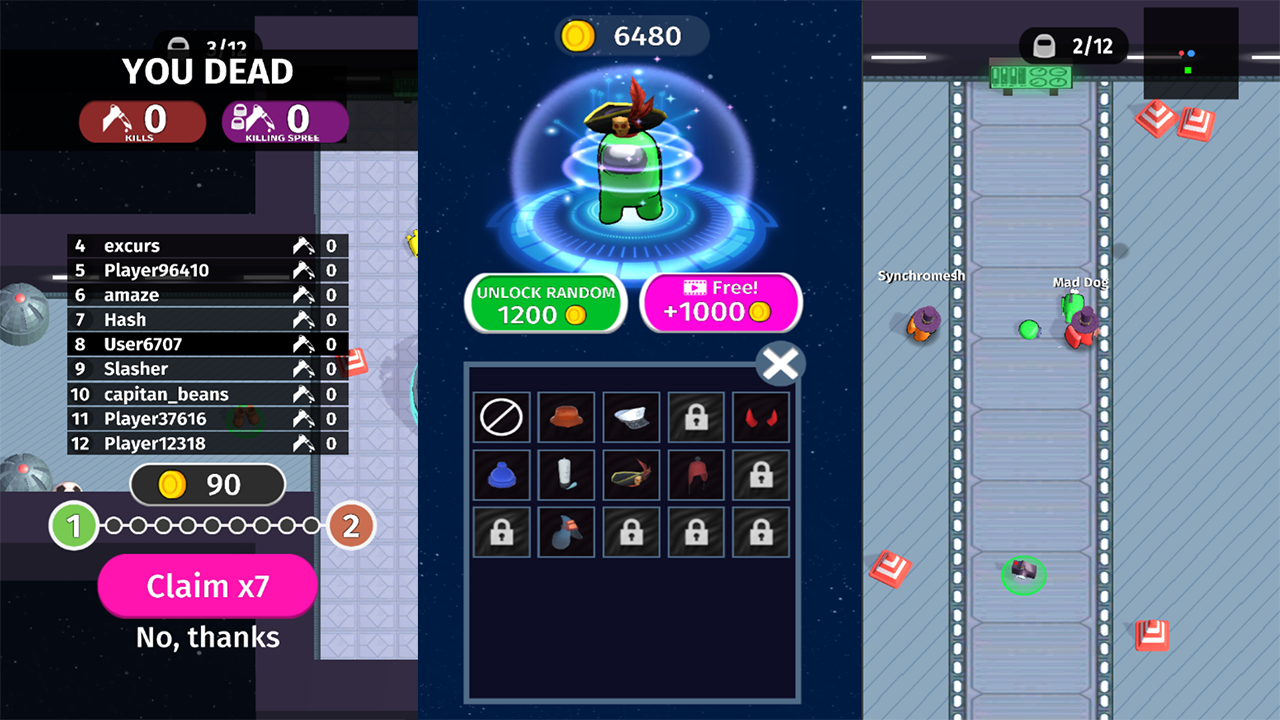Select the white captain's cap
Image resolution: width=1280 pixels, height=720 pixels.
coord(631,417)
